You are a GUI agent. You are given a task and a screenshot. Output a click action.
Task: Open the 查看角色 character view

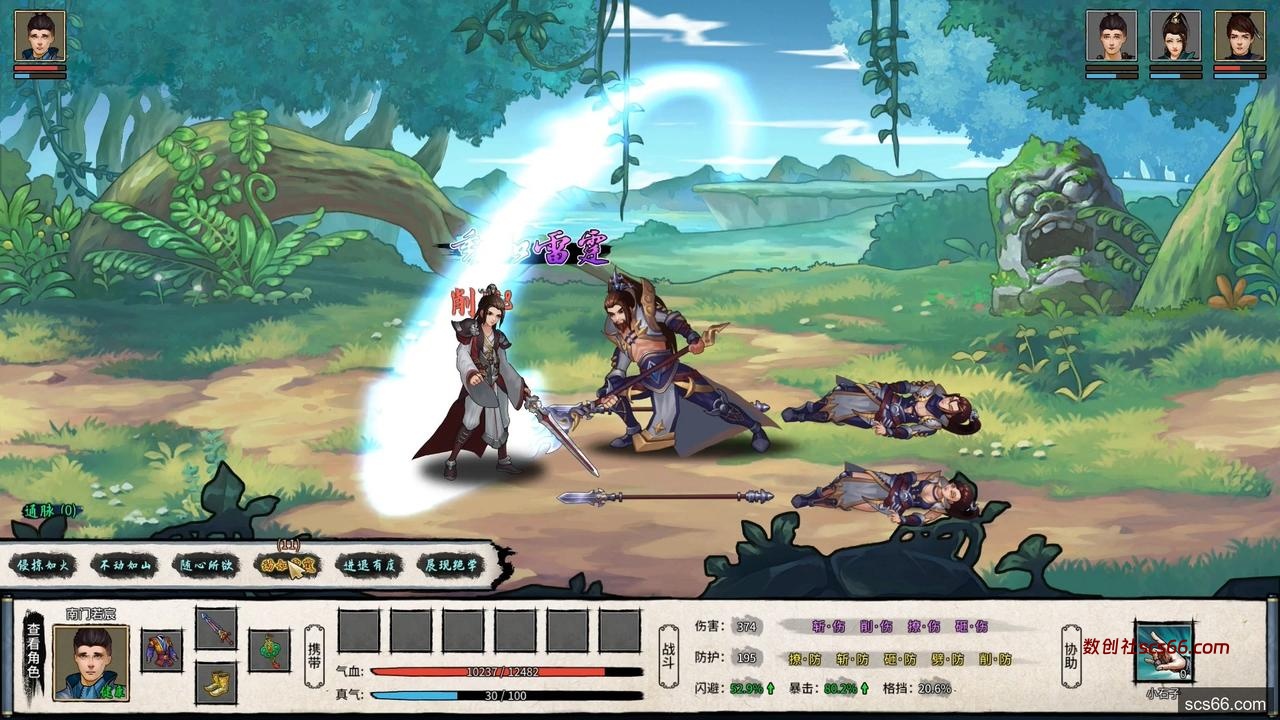34,651
